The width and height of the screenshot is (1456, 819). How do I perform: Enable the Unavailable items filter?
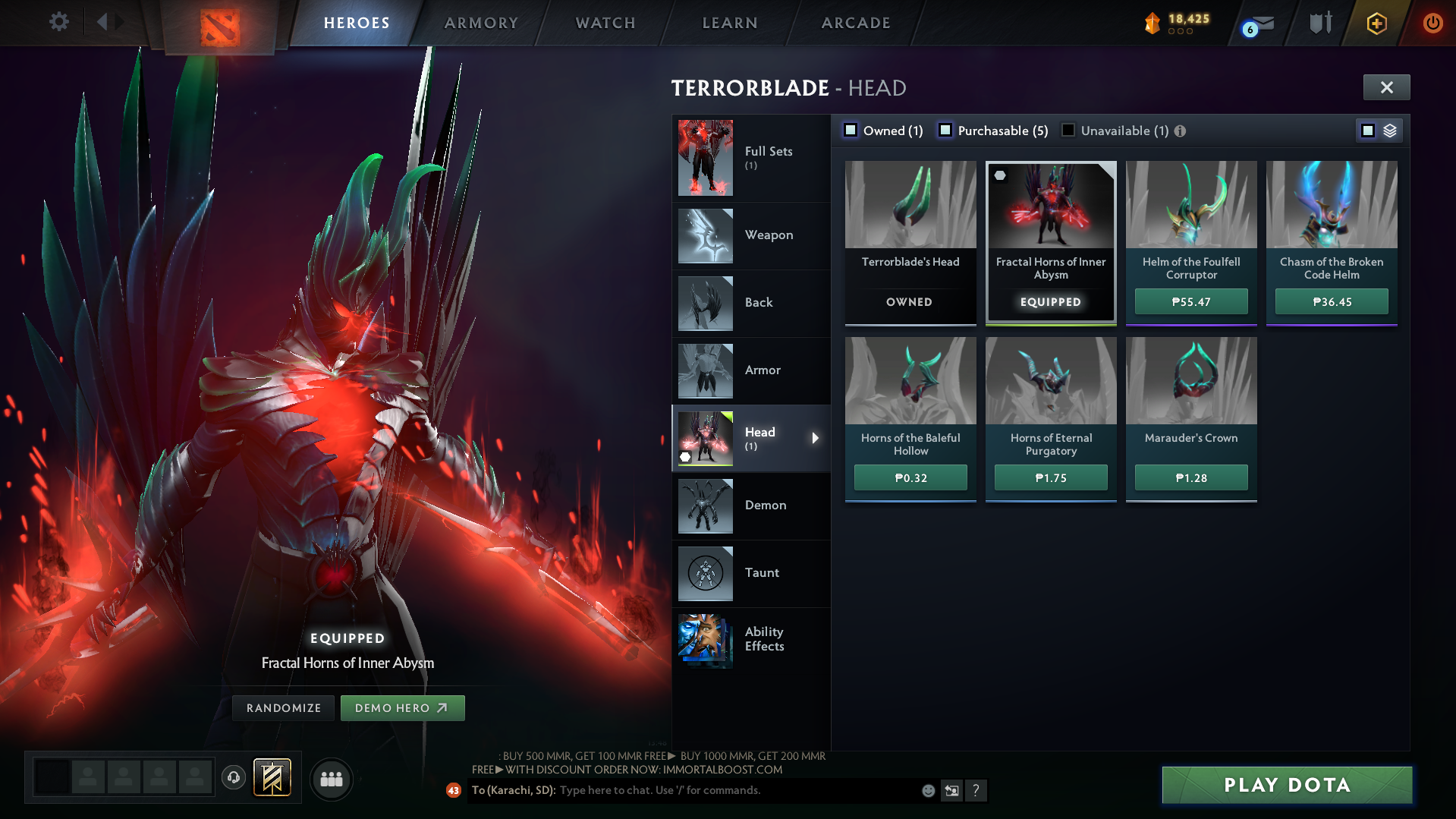(1068, 130)
